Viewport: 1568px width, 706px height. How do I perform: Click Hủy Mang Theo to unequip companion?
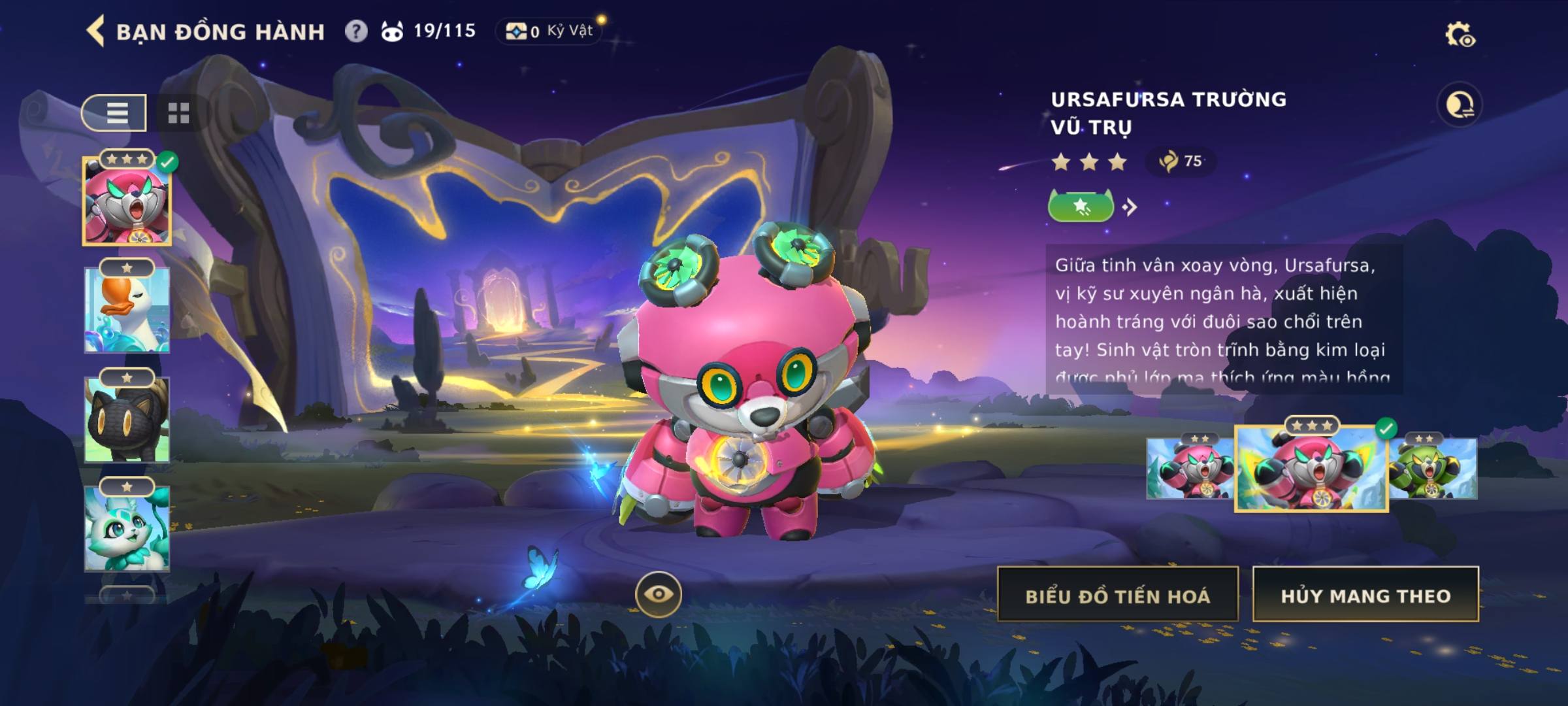(x=1365, y=595)
